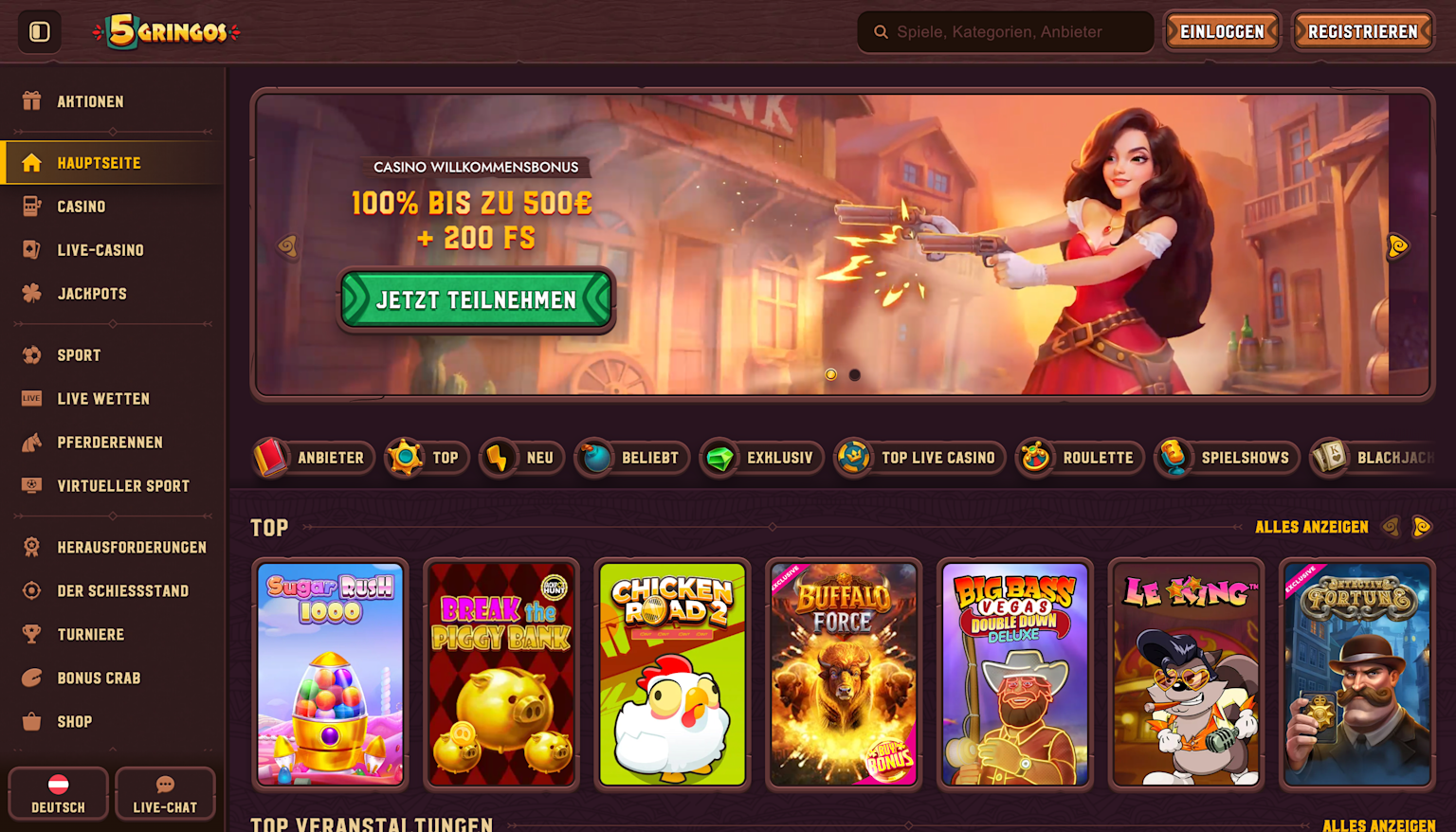Open the Jackpots section from the sidebar
Viewport: 1456px width, 832px height.
pos(91,294)
